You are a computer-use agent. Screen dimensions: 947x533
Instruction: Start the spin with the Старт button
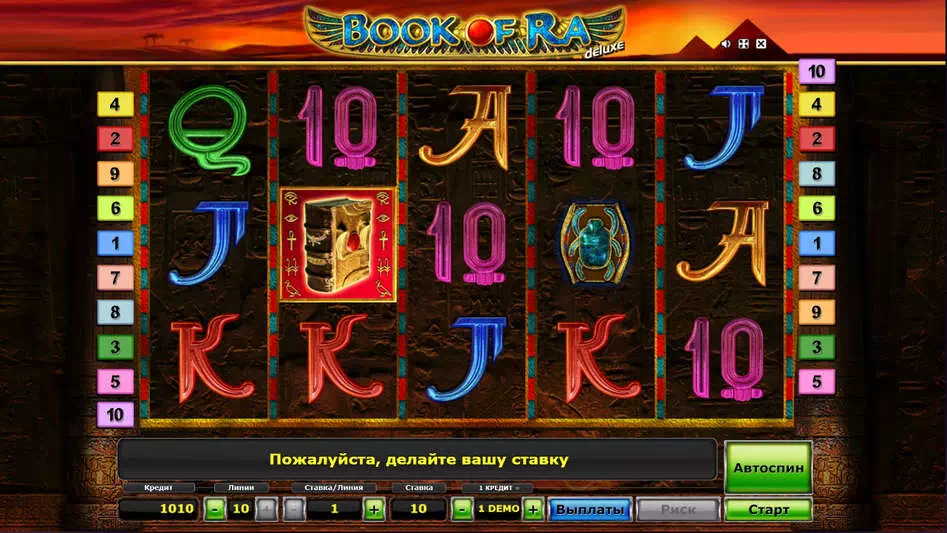click(768, 509)
